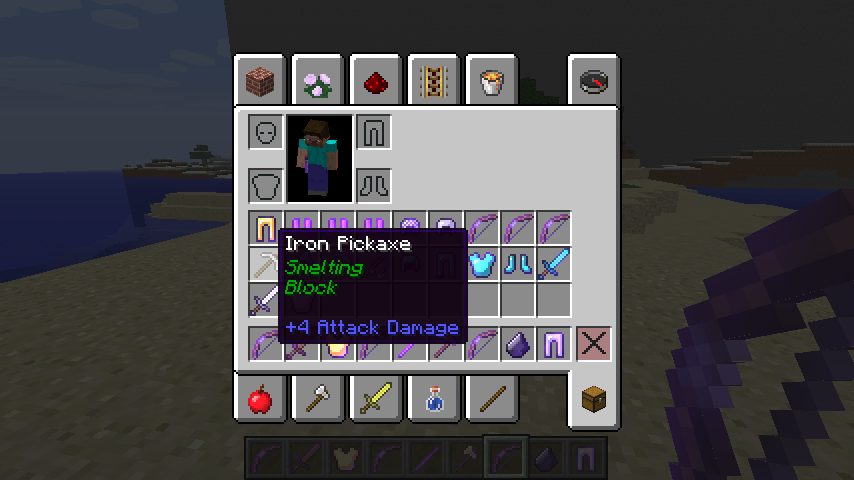Select the Redstone creative tab
The width and height of the screenshot is (854, 480).
377,82
